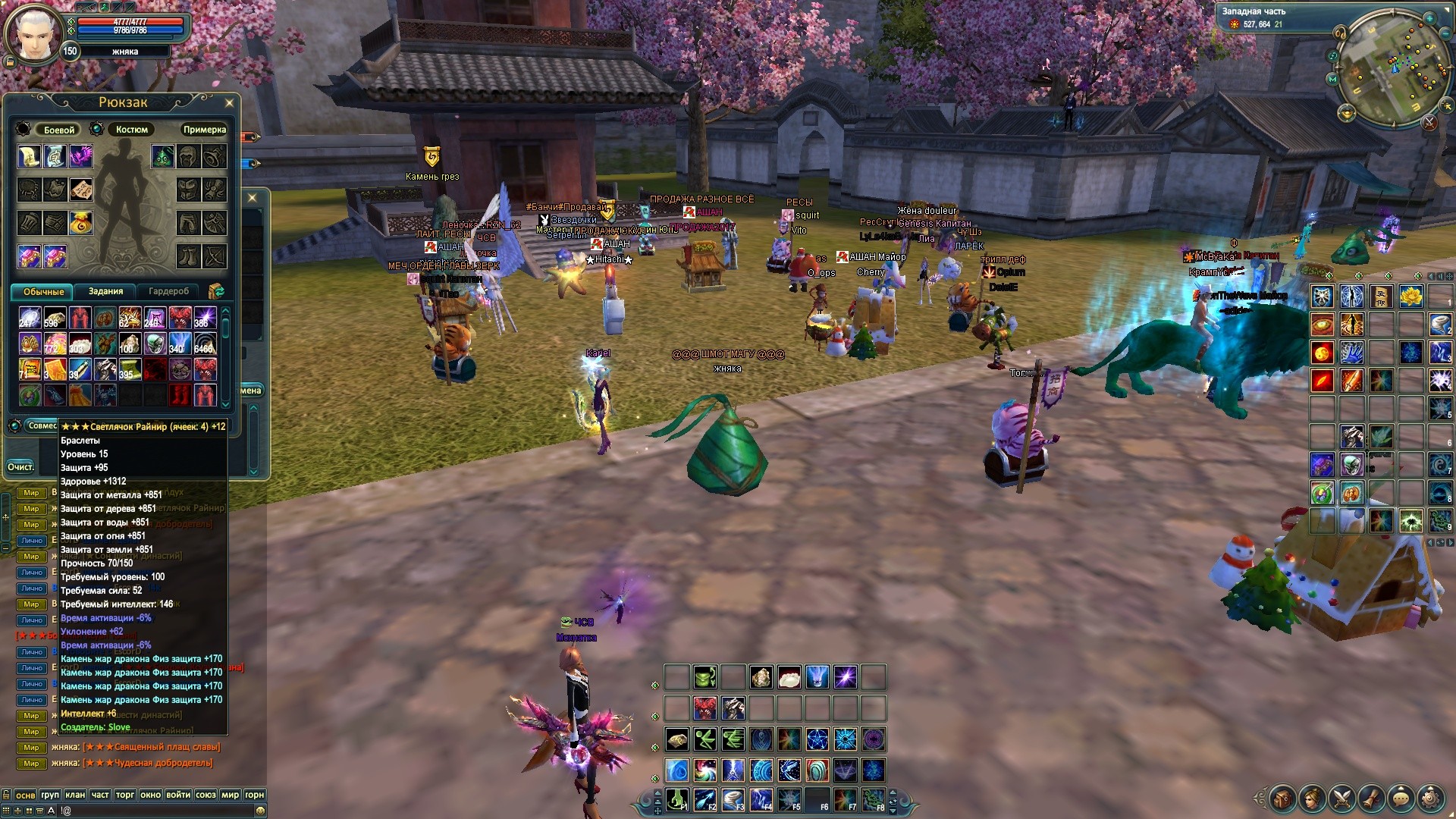
Task: Click the Очист. clear button
Action: pyautogui.click(x=20, y=466)
